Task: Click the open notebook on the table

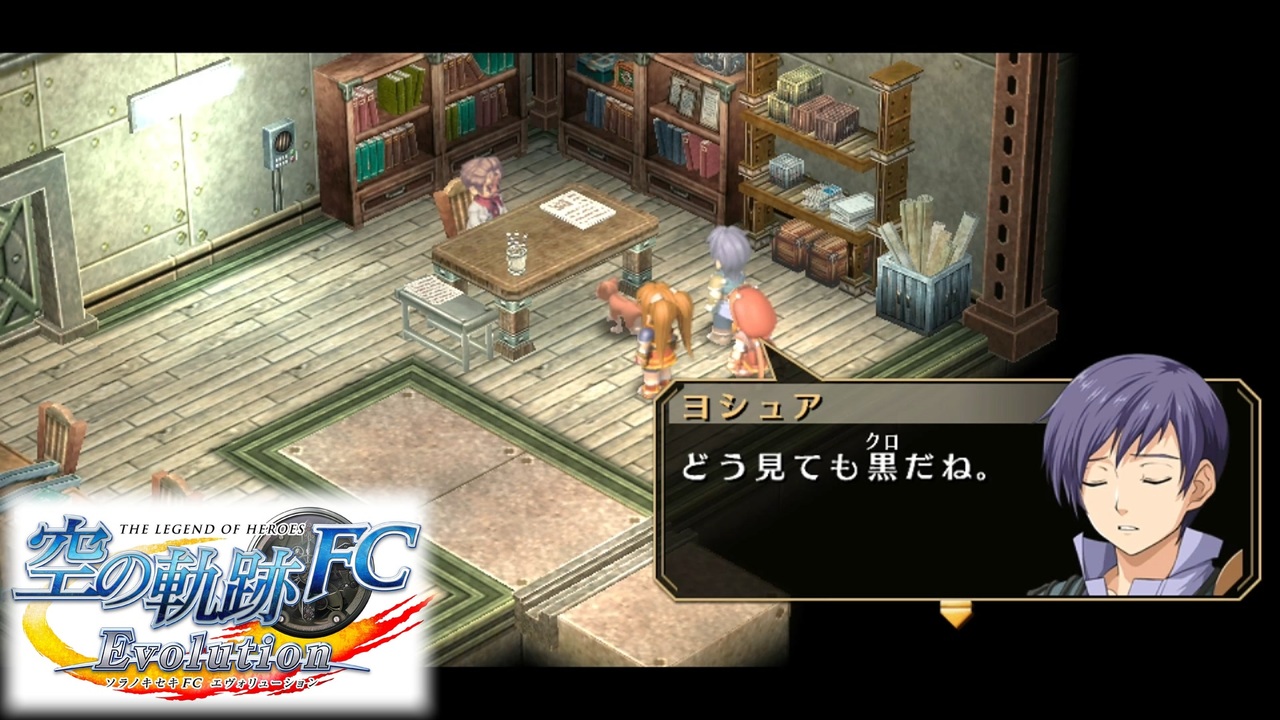Action: tap(577, 208)
